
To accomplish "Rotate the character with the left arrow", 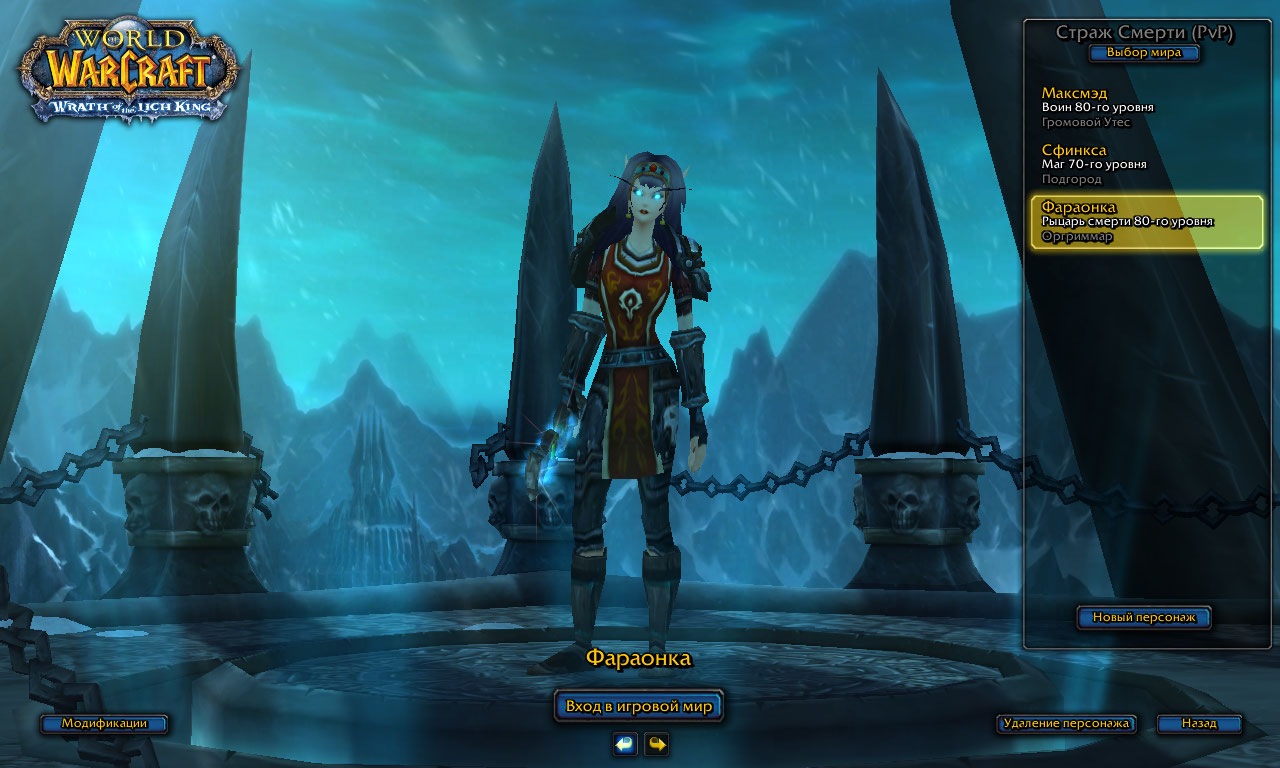I will point(625,744).
